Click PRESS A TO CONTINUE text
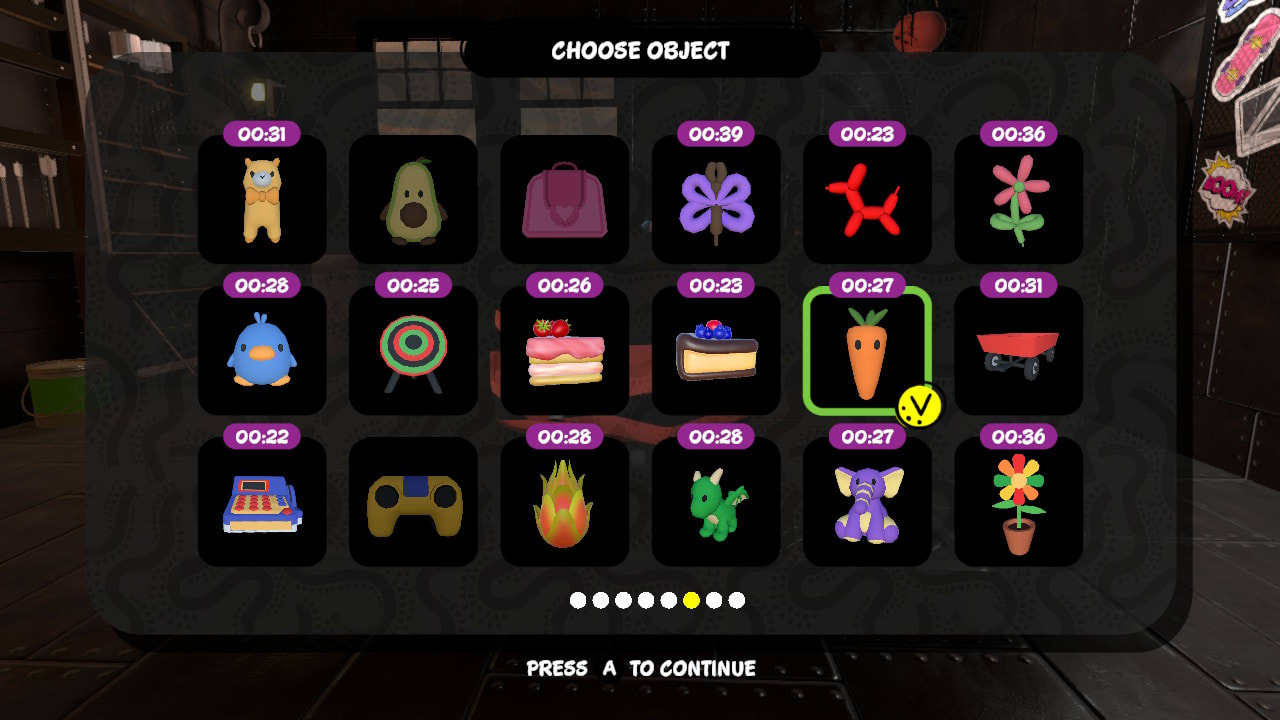The image size is (1280, 720). (640, 668)
